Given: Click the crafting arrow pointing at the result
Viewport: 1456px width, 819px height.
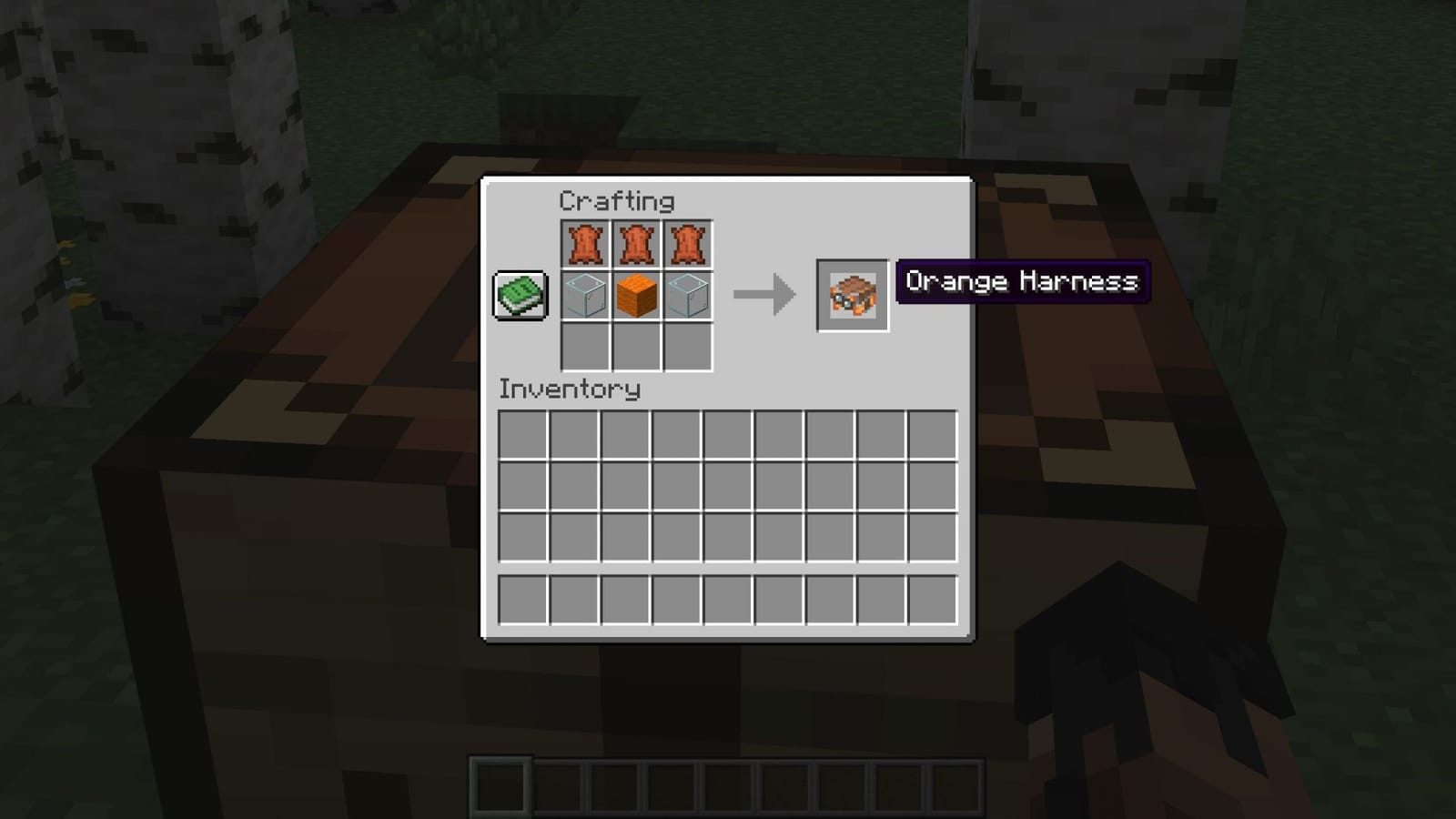Looking at the screenshot, I should pos(763,293).
